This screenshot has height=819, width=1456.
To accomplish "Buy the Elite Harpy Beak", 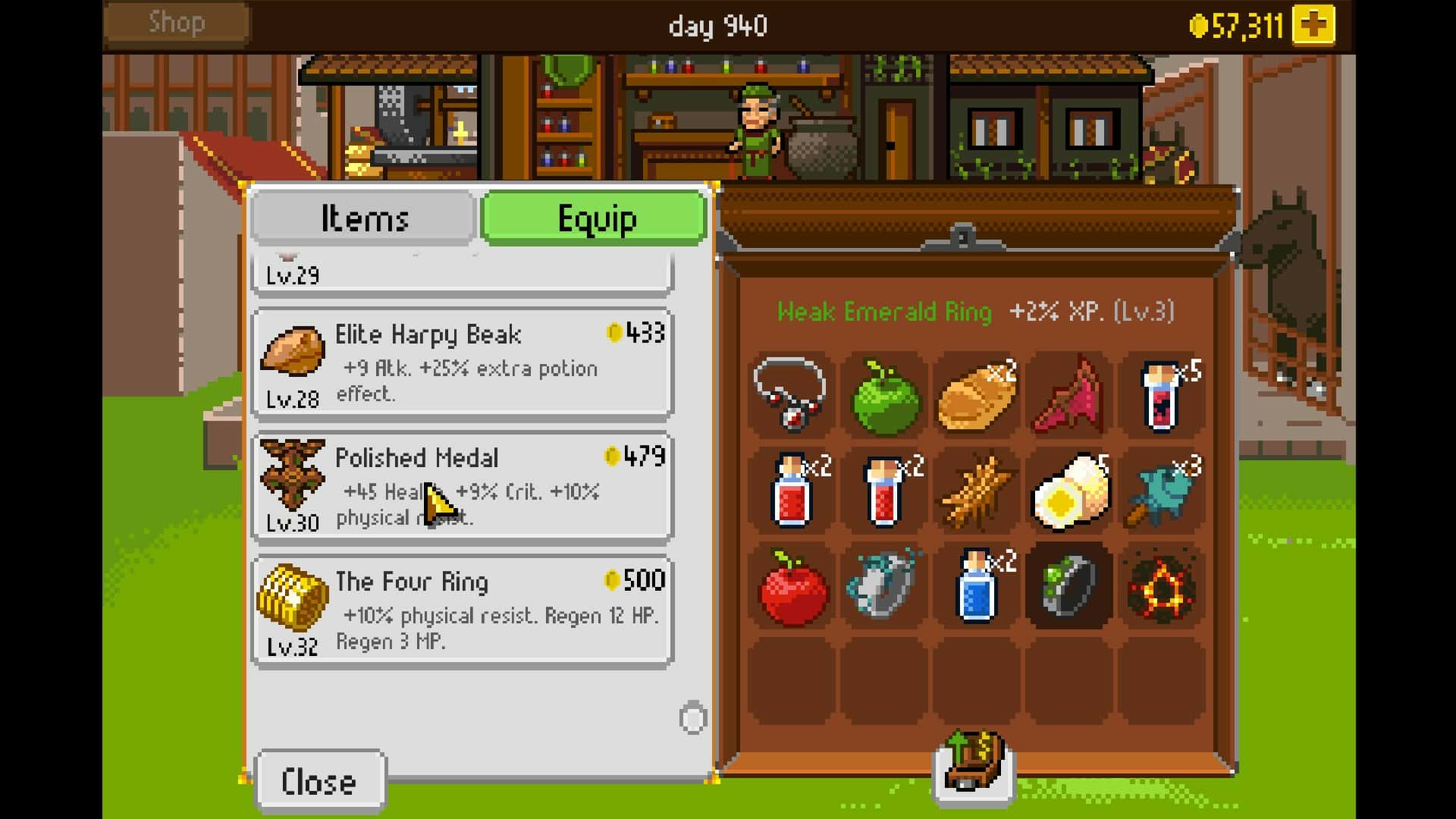I will click(x=462, y=364).
